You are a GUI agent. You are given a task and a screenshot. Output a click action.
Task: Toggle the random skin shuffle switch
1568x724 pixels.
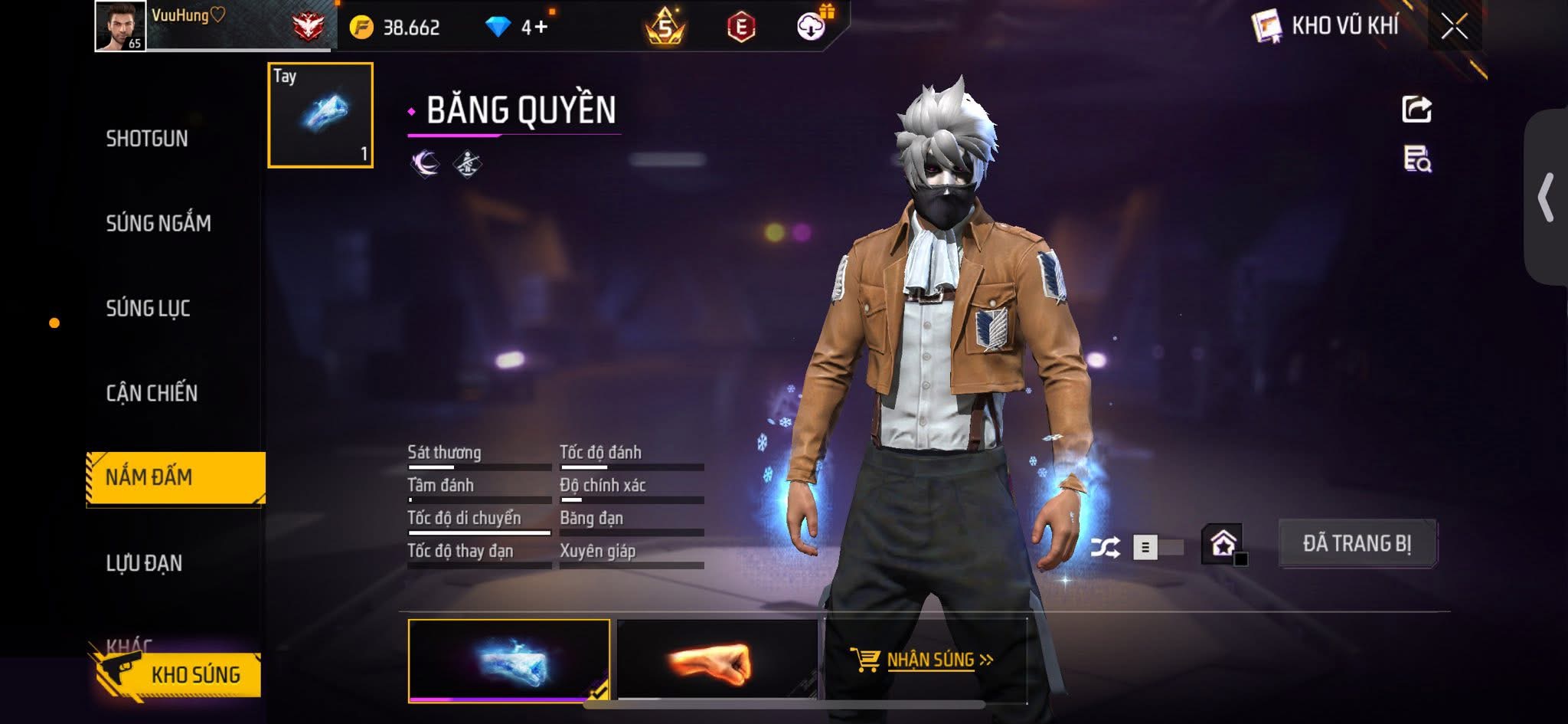click(1156, 547)
